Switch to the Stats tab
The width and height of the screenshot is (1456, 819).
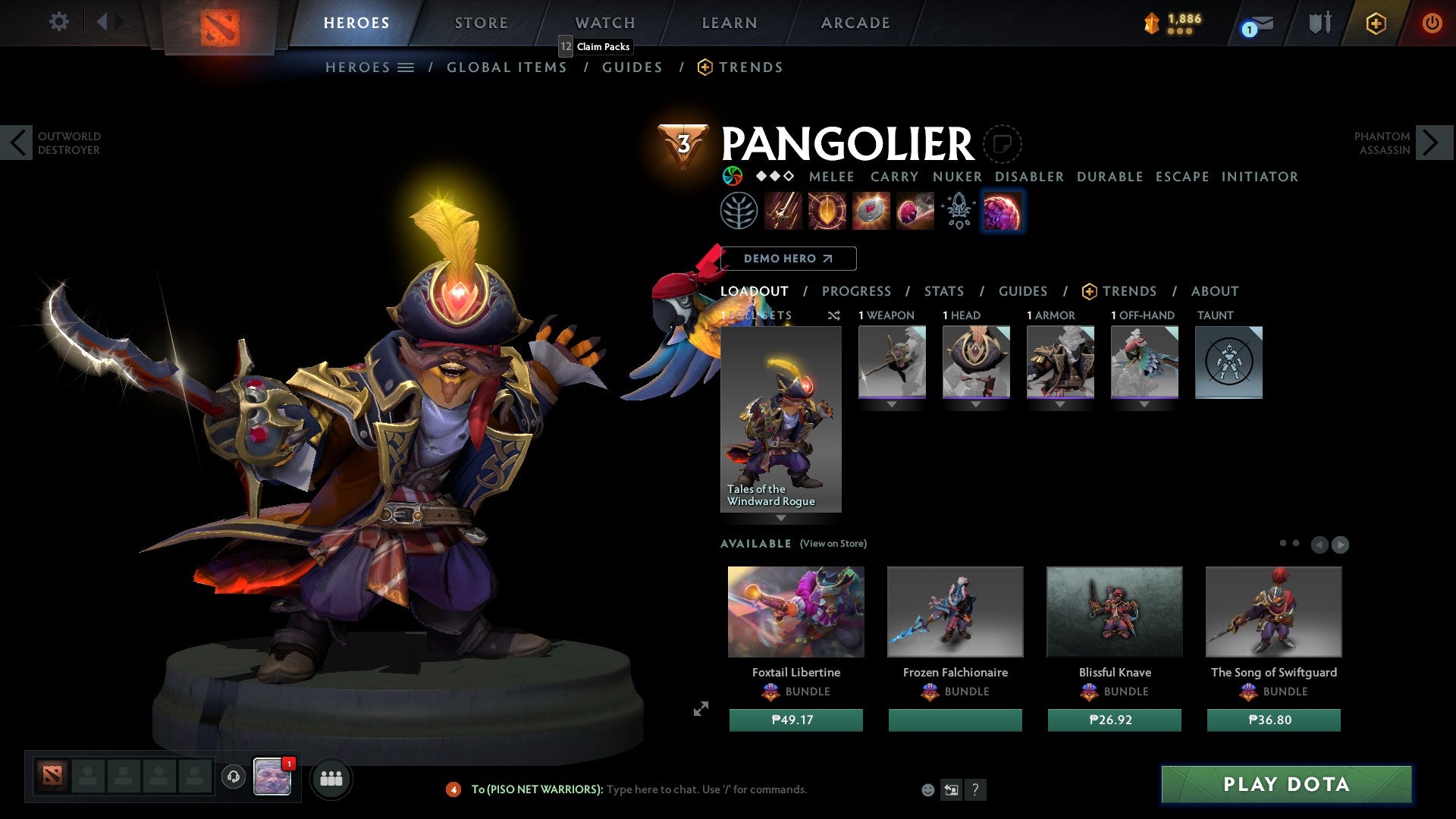[x=943, y=291]
